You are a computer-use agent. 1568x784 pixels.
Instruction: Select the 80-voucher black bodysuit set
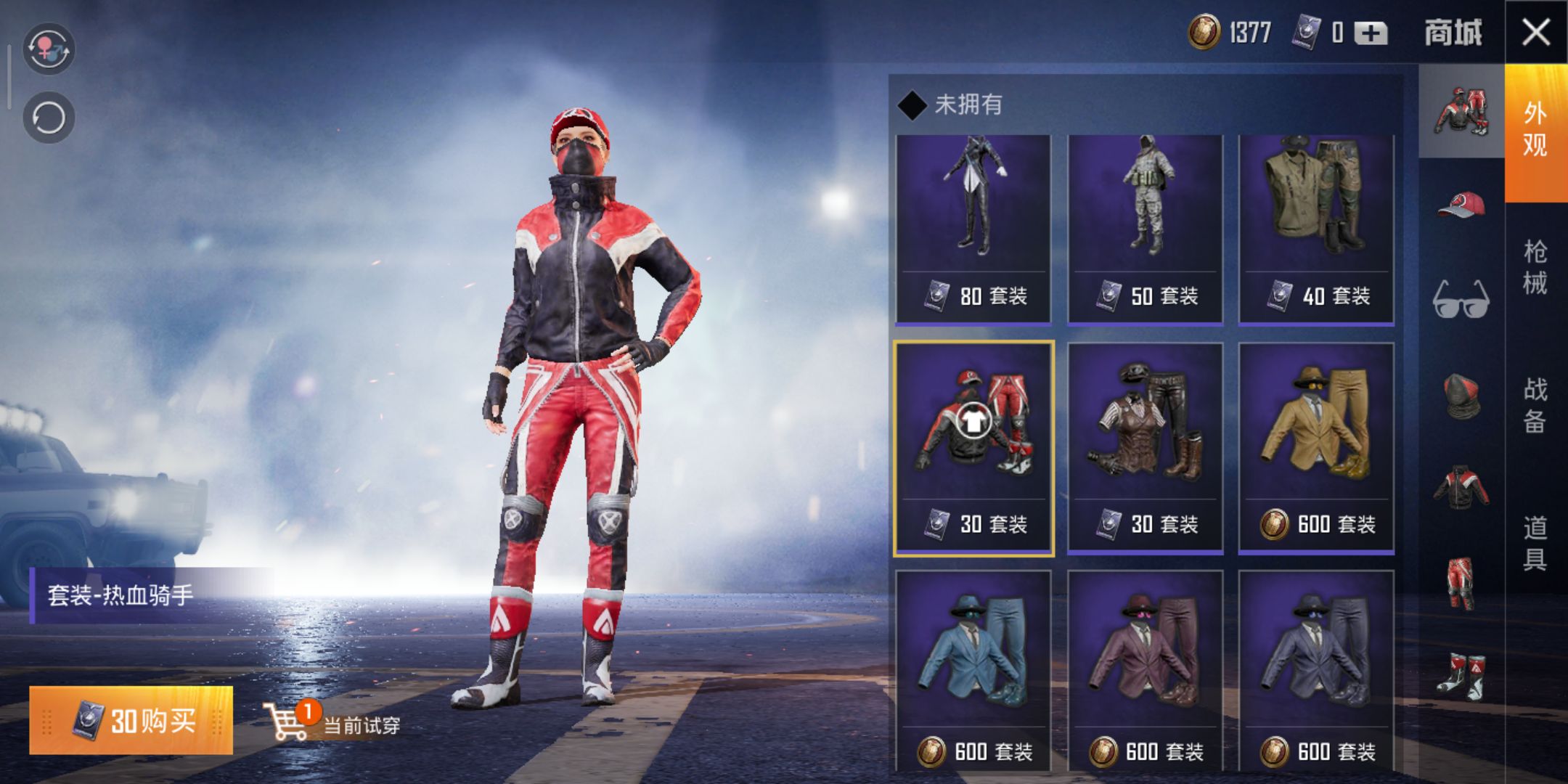[973, 229]
